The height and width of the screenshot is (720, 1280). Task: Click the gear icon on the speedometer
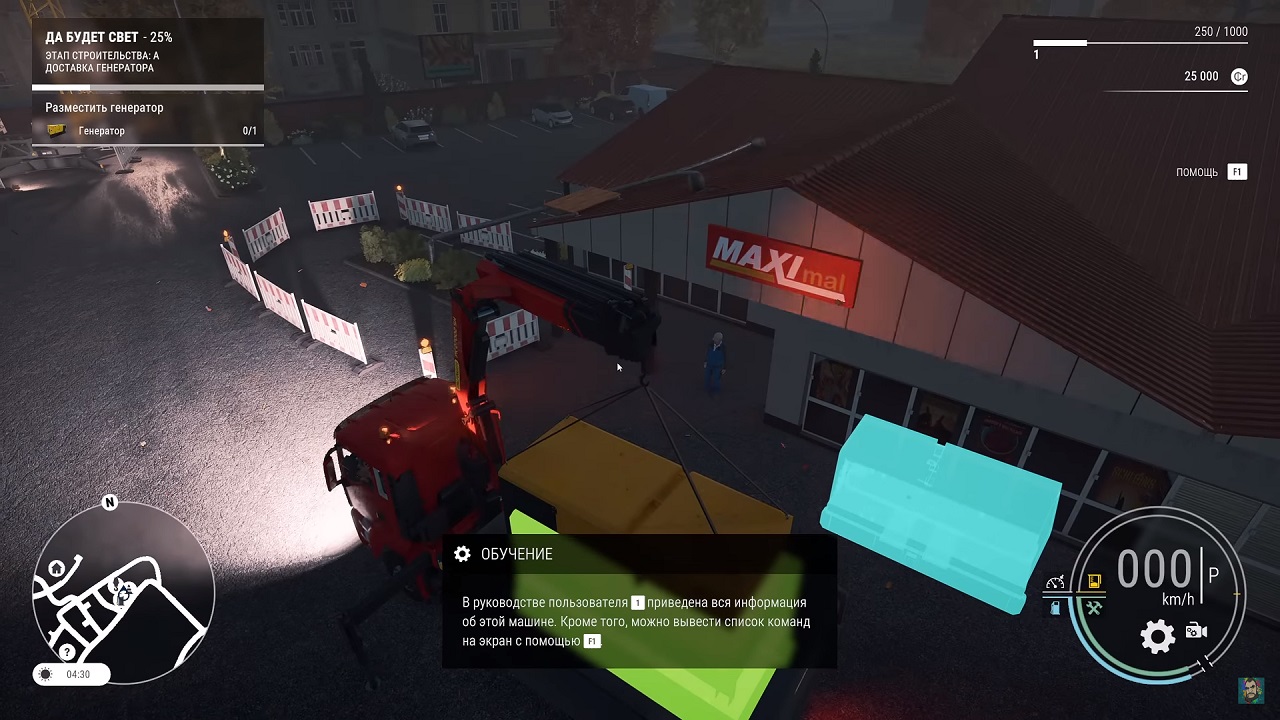click(1157, 636)
